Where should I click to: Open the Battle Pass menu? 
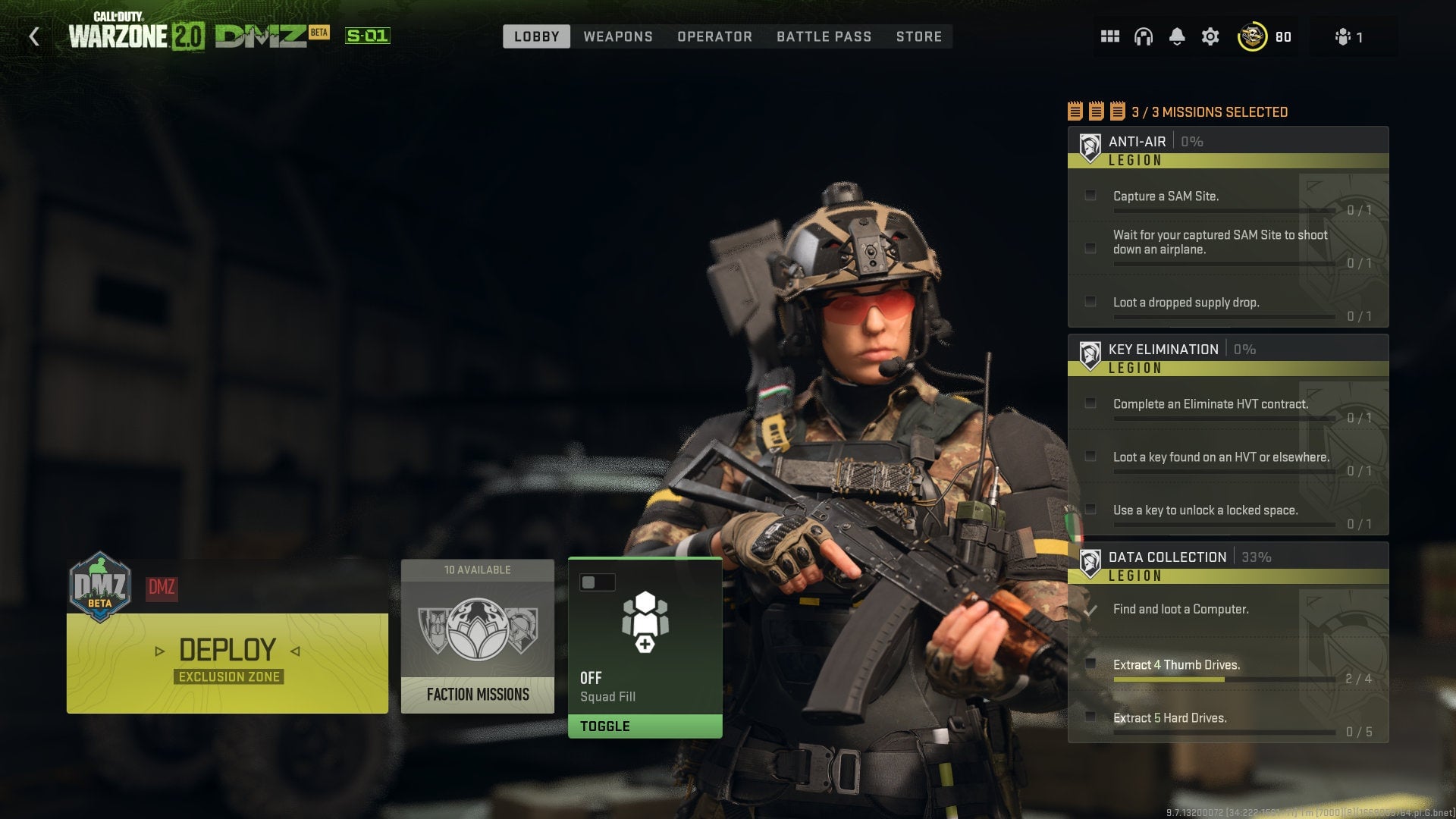824,36
